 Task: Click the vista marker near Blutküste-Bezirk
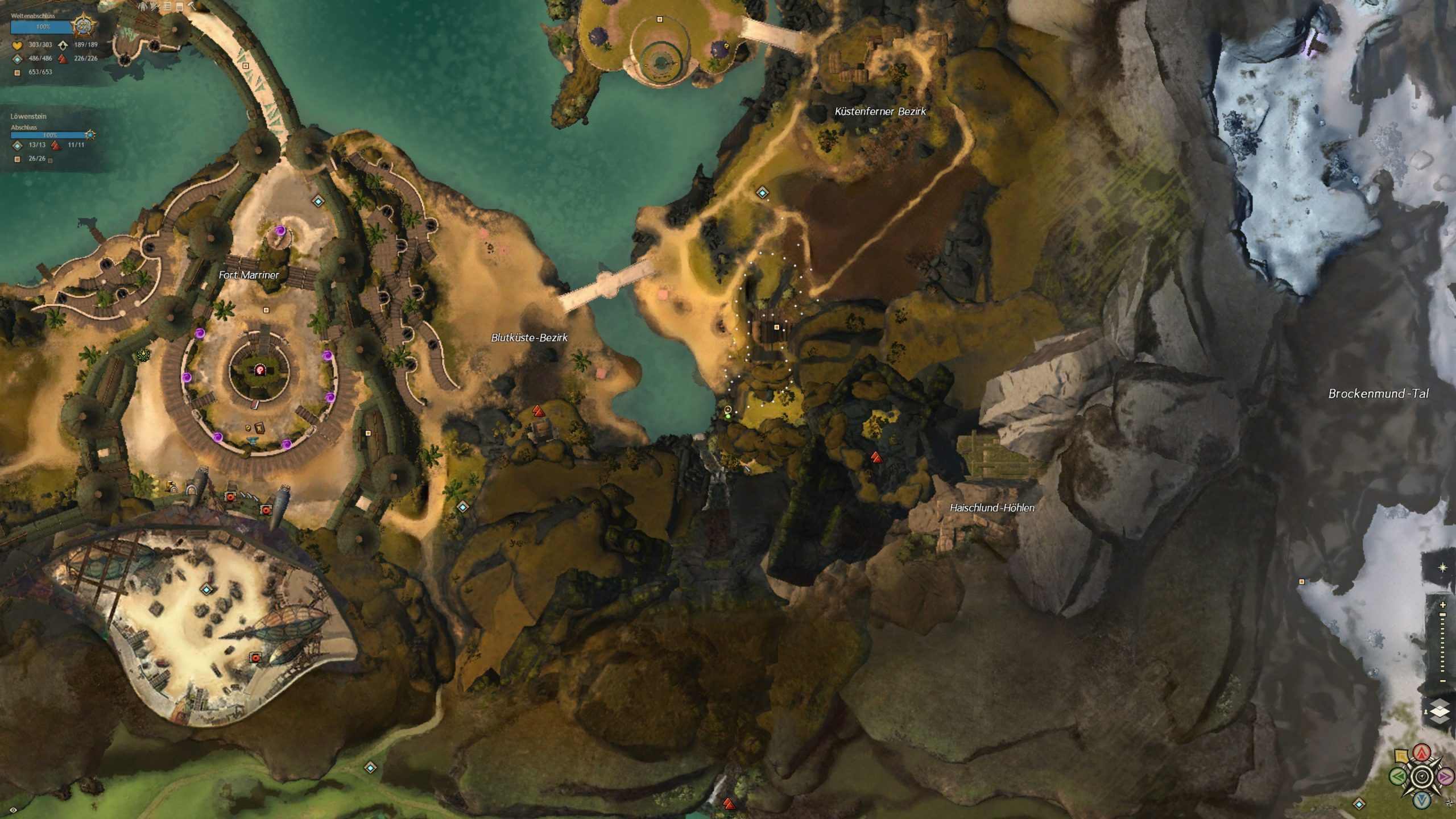click(x=538, y=410)
